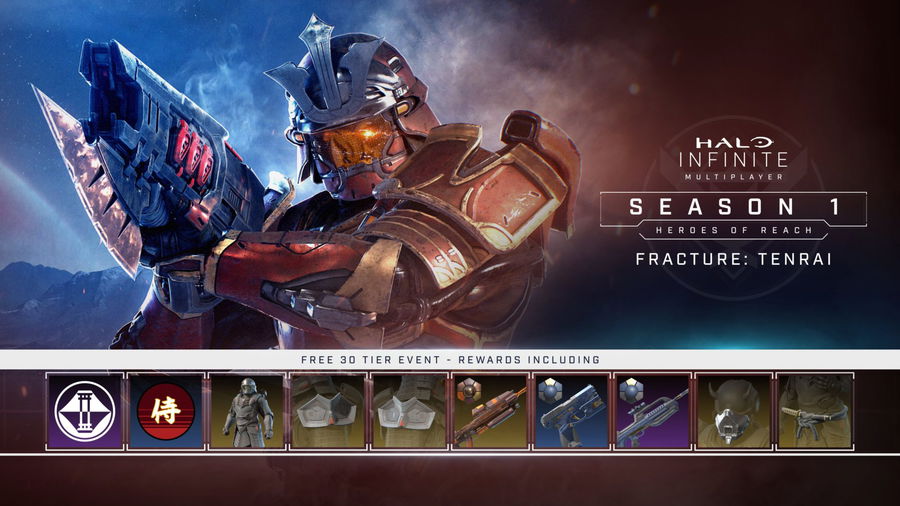Select the sword belt attachment reward tile

(x=814, y=411)
